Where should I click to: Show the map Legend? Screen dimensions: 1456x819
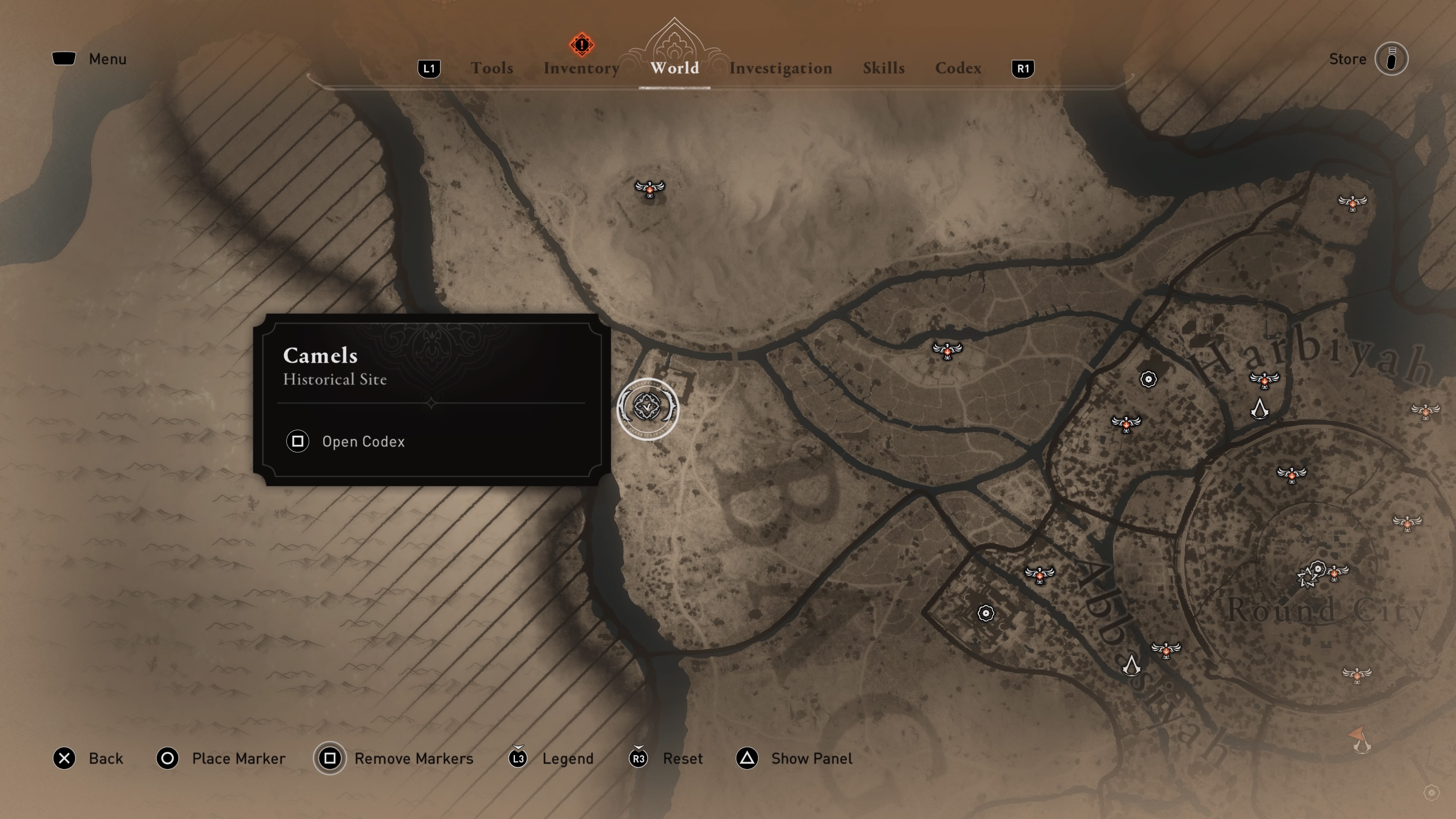(568, 758)
